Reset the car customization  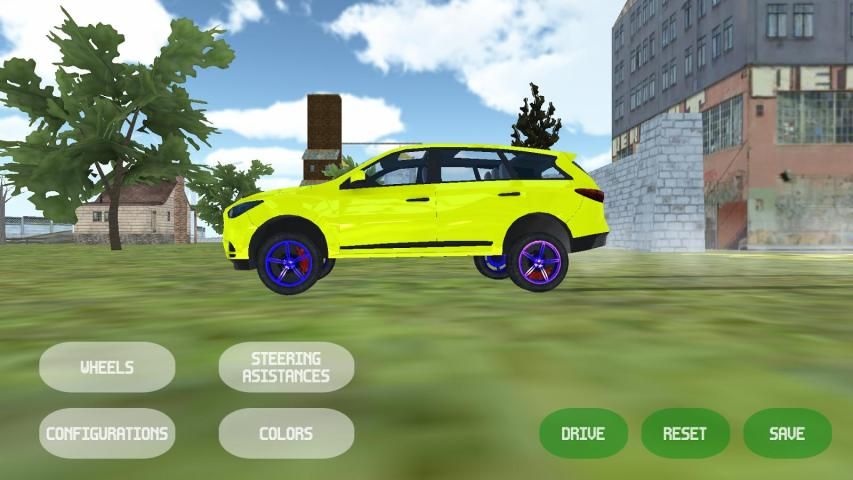click(x=685, y=433)
